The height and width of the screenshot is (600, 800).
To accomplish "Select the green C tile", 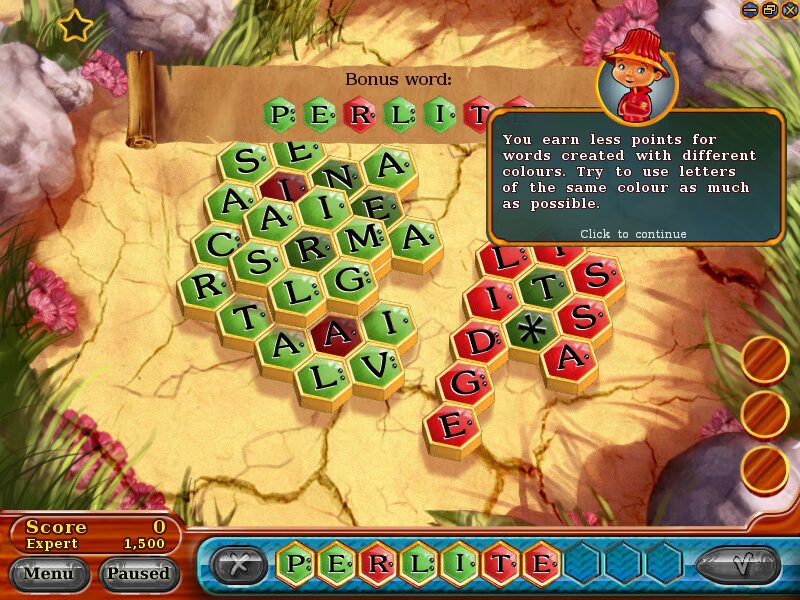I will tap(214, 242).
